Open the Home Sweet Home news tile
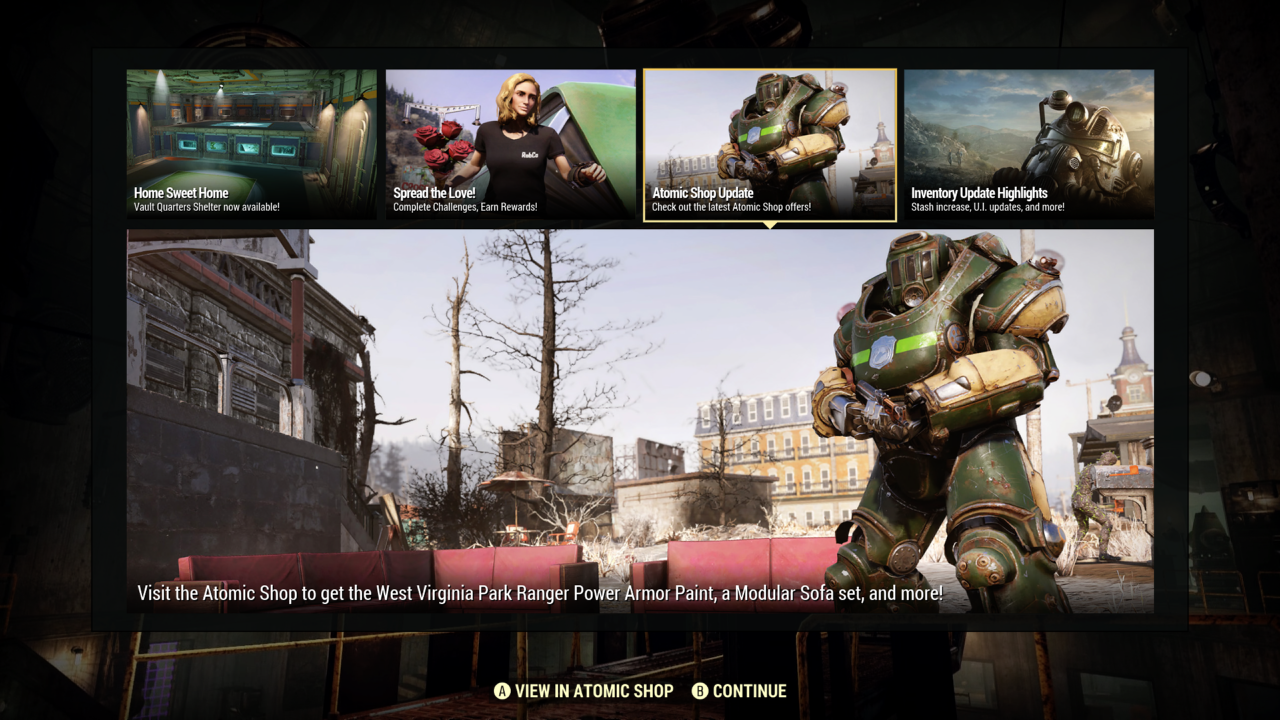 (252, 144)
